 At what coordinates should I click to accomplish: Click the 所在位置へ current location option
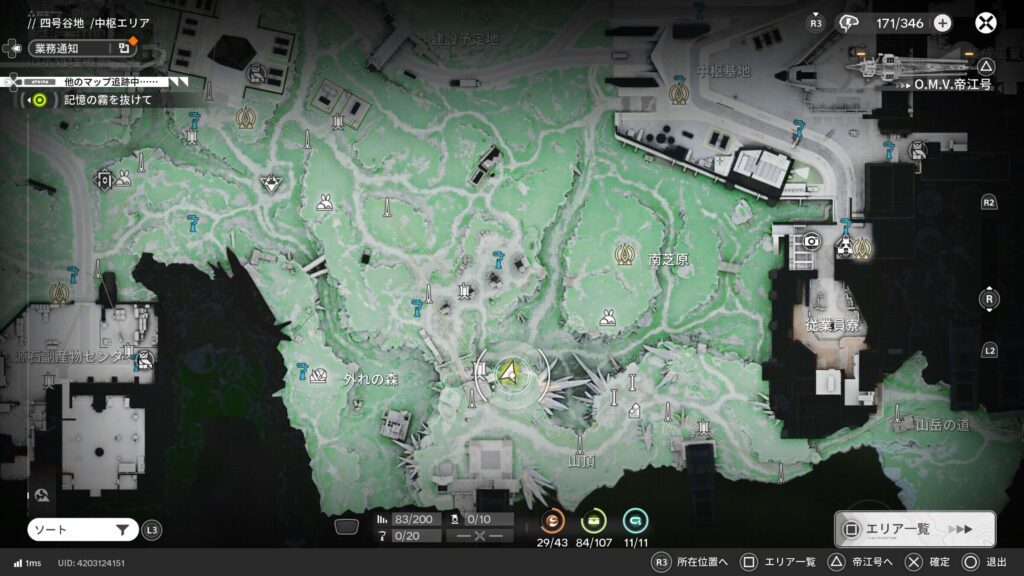[x=691, y=562]
